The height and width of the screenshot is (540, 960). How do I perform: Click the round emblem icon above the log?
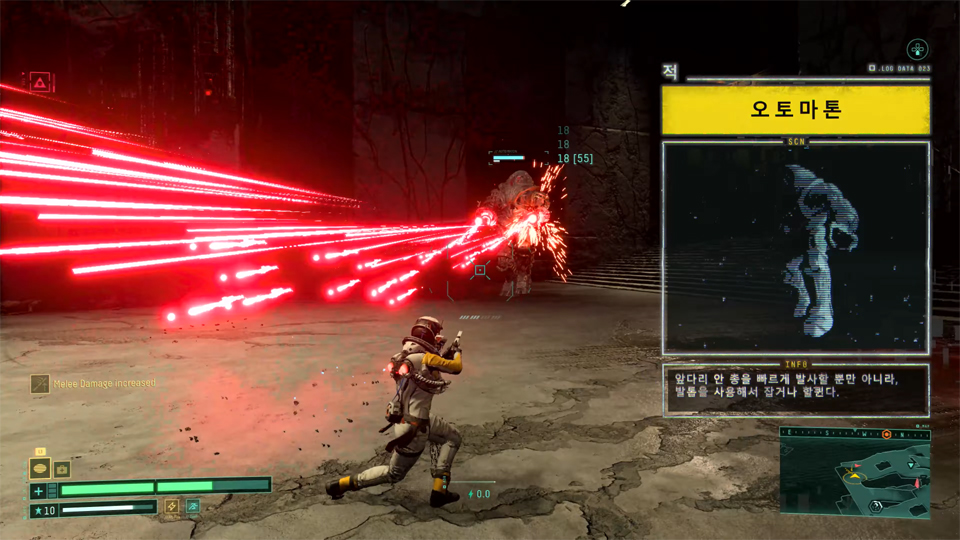coord(917,49)
